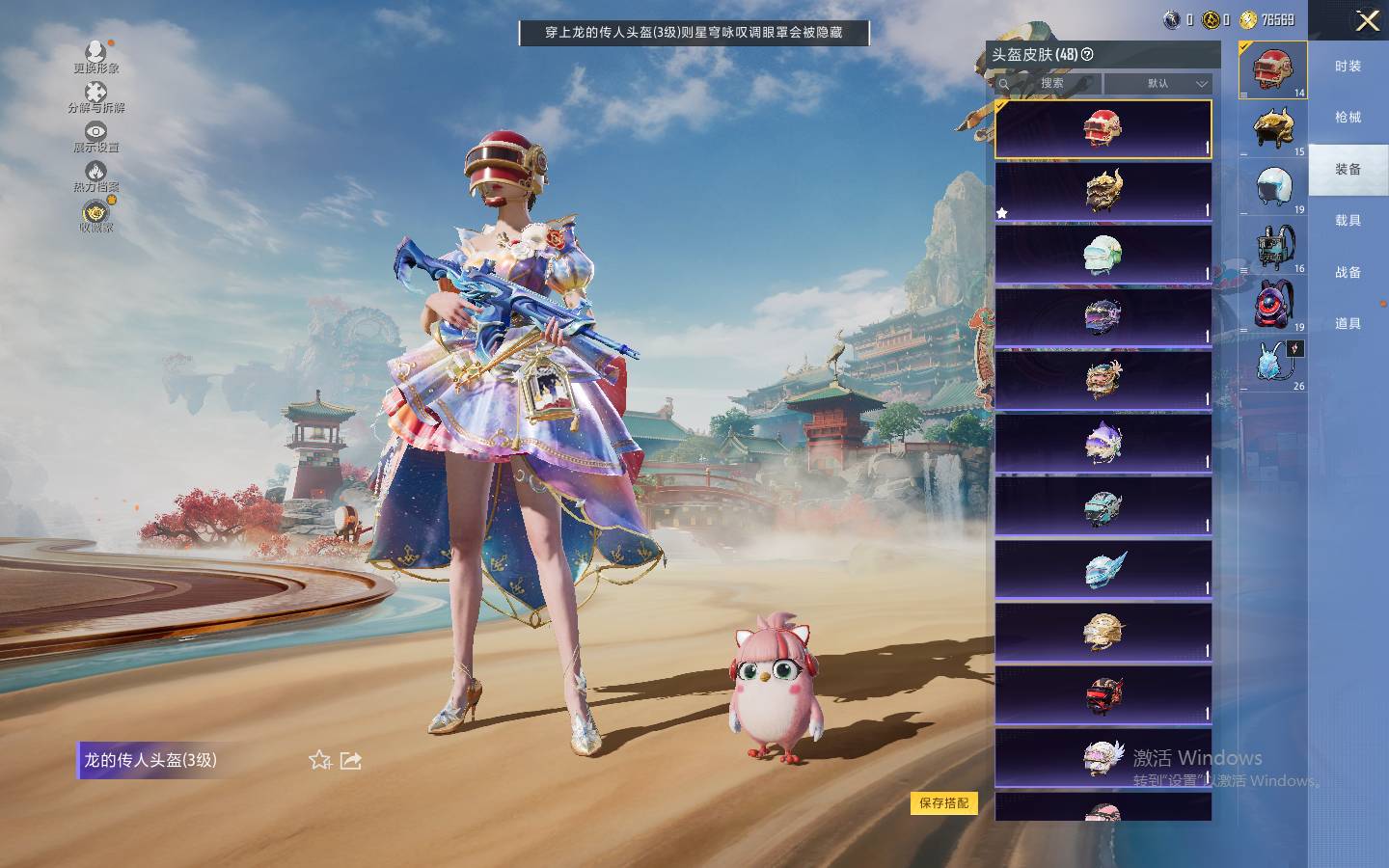Show the 道具 tab

tap(1348, 324)
